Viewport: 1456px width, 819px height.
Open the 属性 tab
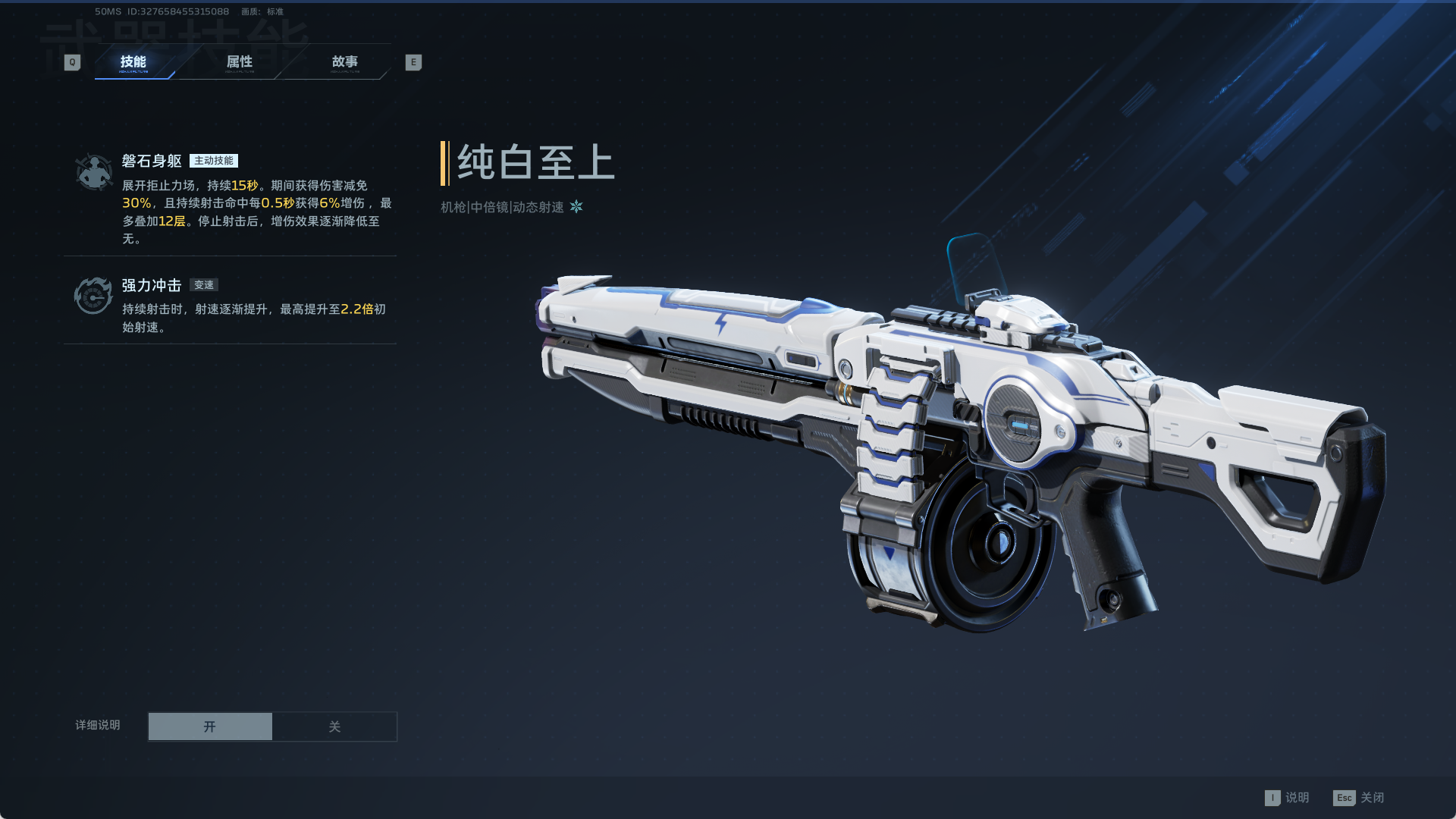(x=239, y=62)
